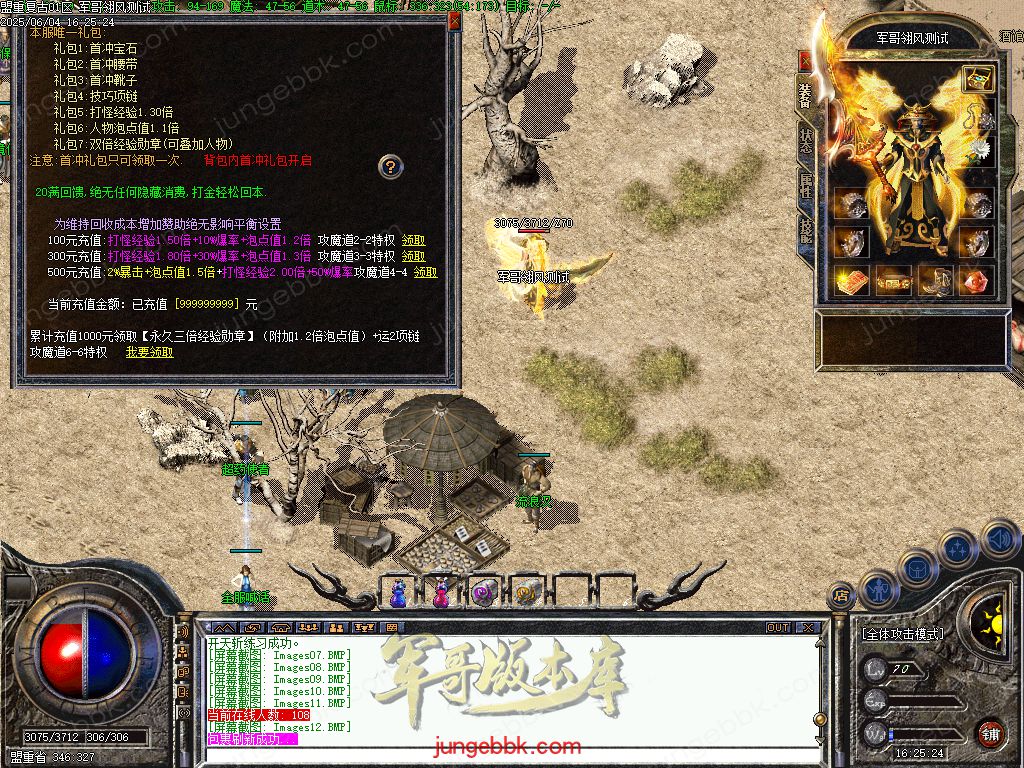
Task: Switch to the 属性 attributes tab
Action: pos(806,186)
